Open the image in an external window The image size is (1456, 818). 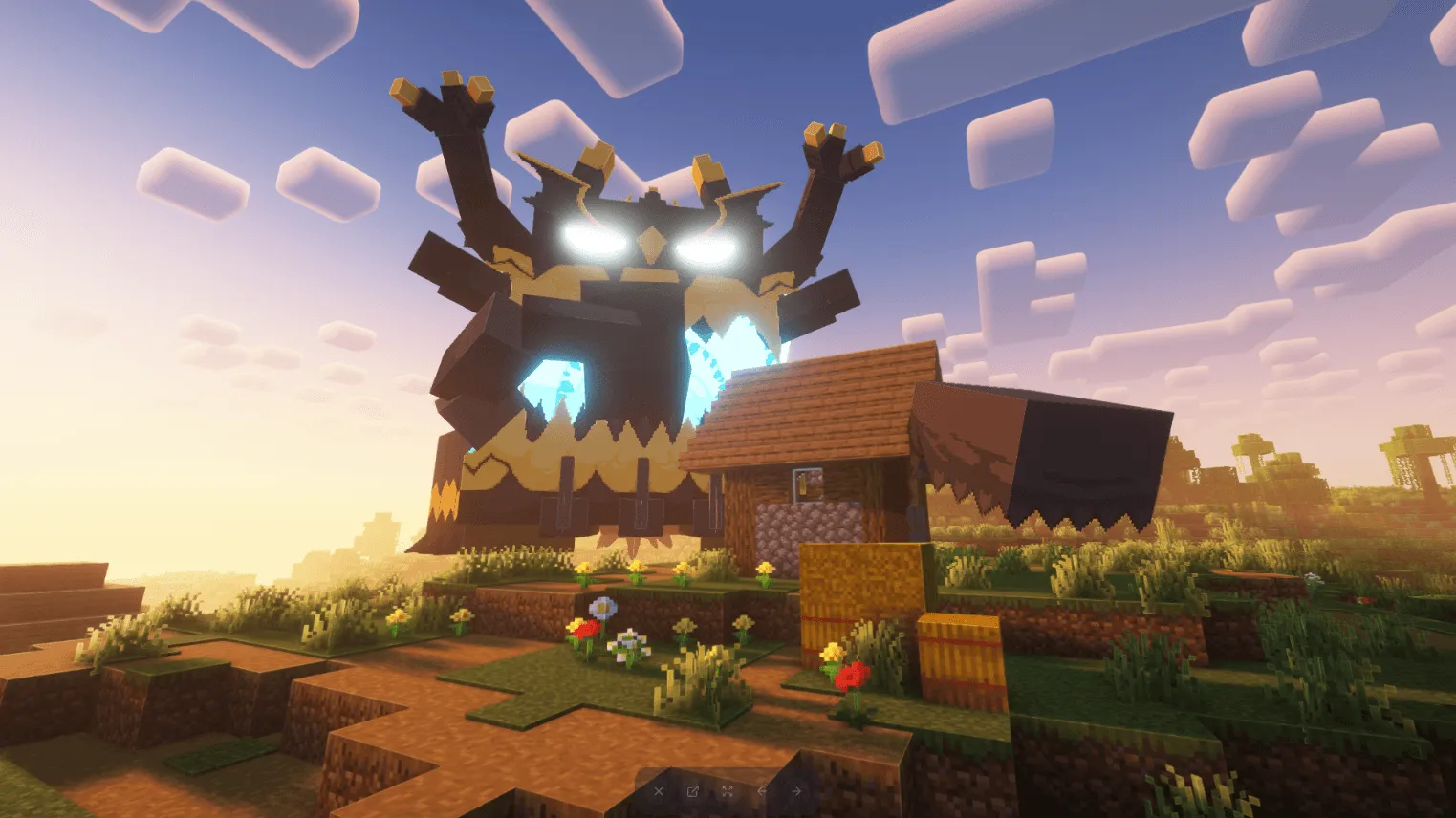[x=693, y=791]
